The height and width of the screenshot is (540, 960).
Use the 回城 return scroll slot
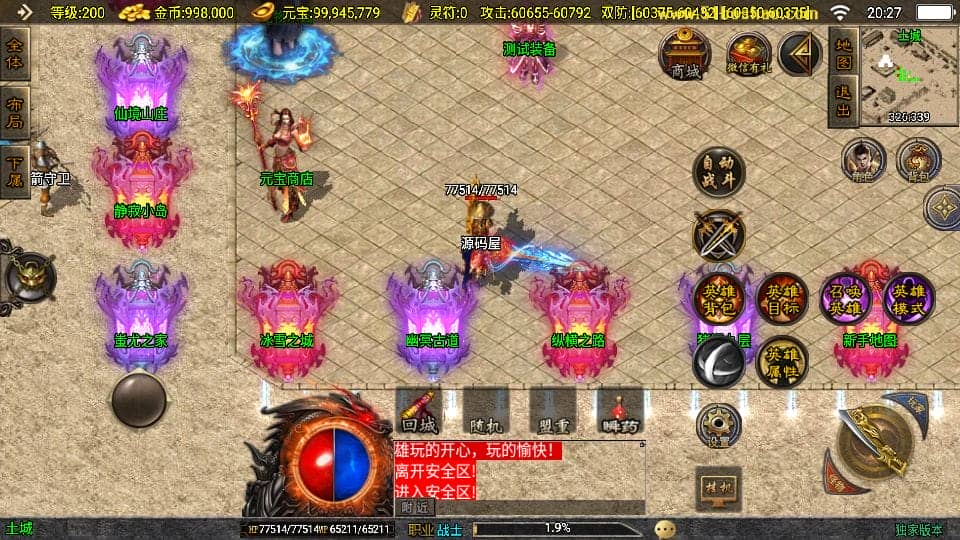pos(418,411)
